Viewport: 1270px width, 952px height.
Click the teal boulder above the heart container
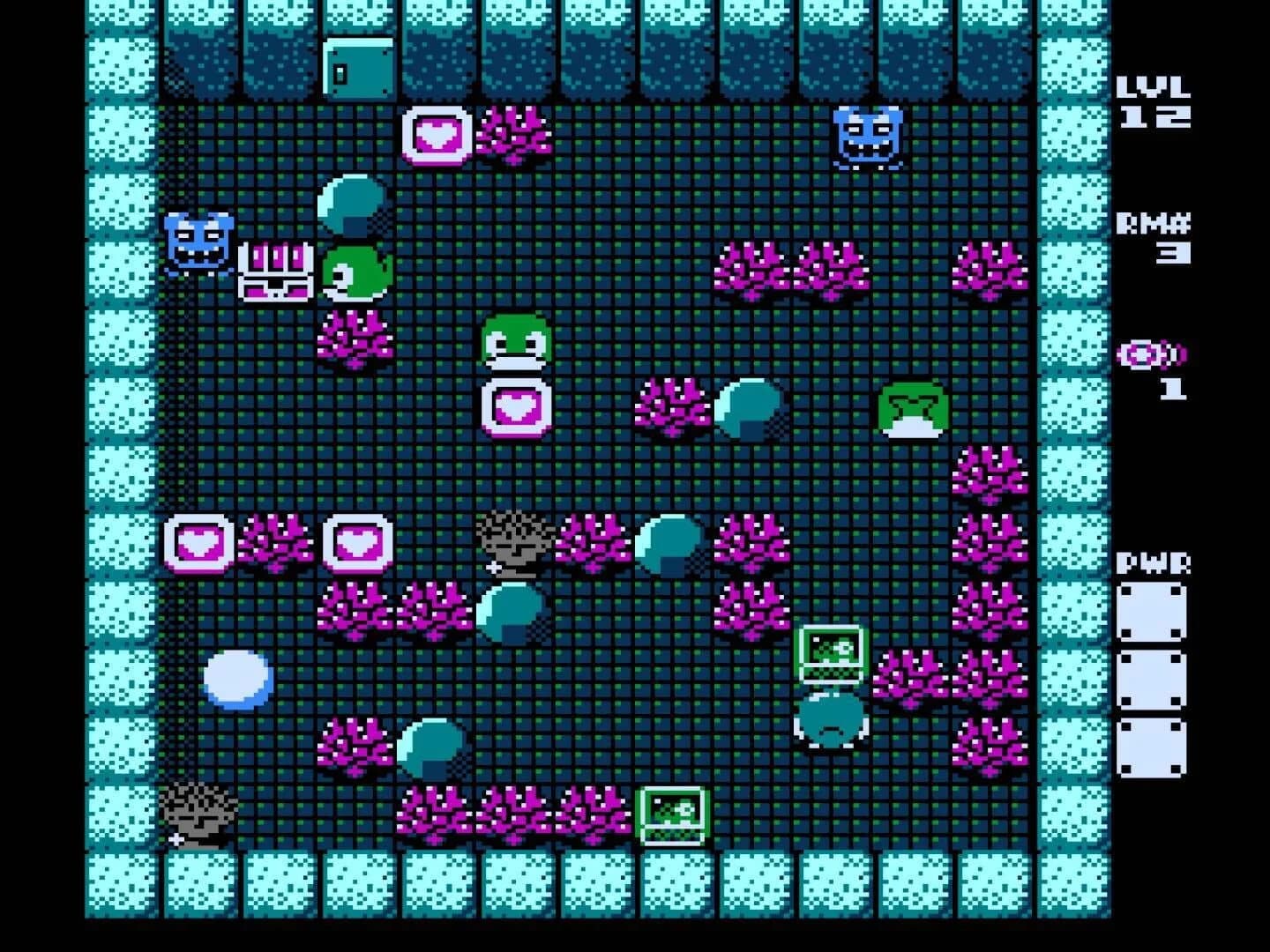tap(353, 203)
